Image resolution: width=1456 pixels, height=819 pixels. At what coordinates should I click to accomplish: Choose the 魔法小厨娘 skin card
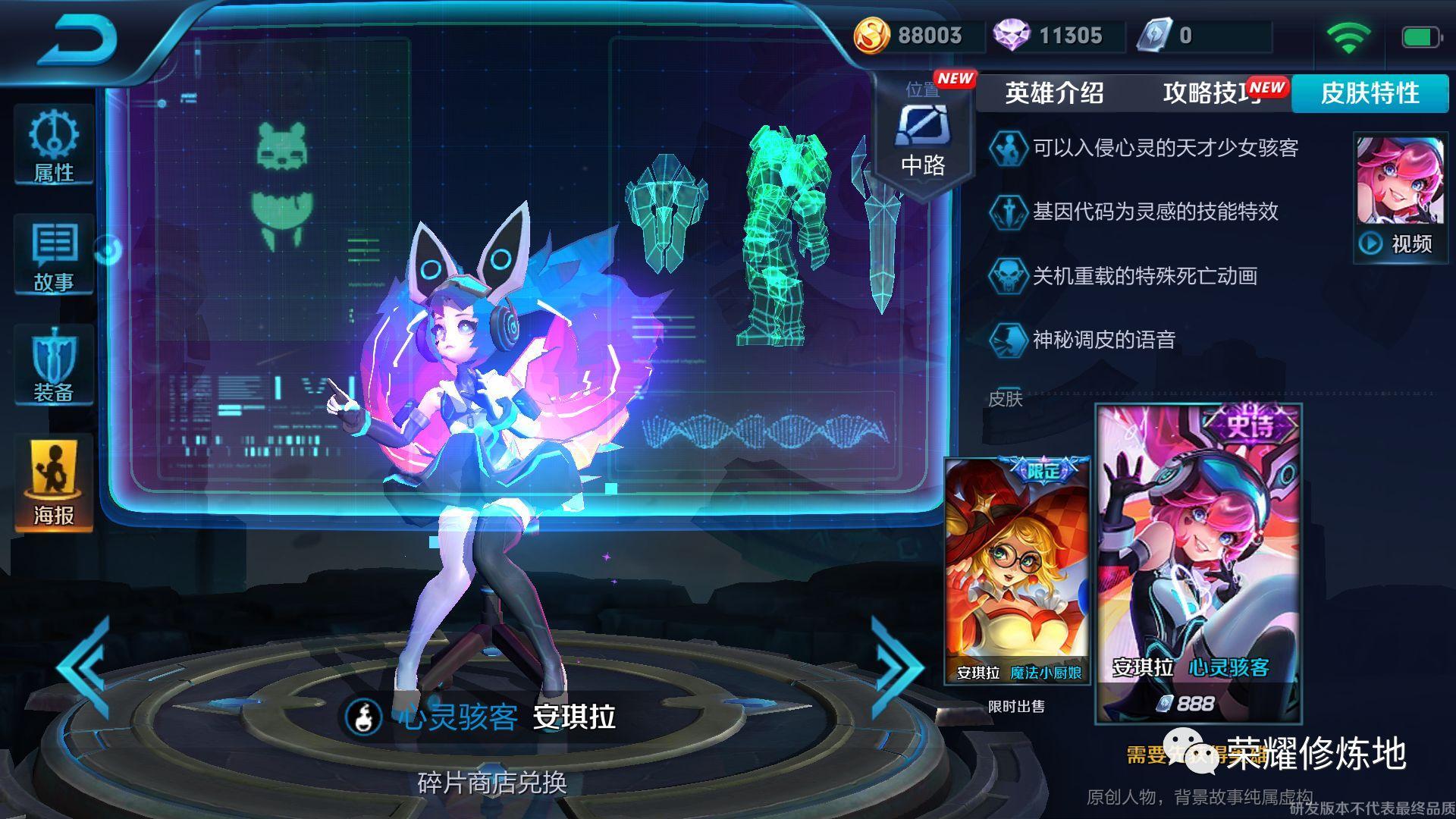1017,570
